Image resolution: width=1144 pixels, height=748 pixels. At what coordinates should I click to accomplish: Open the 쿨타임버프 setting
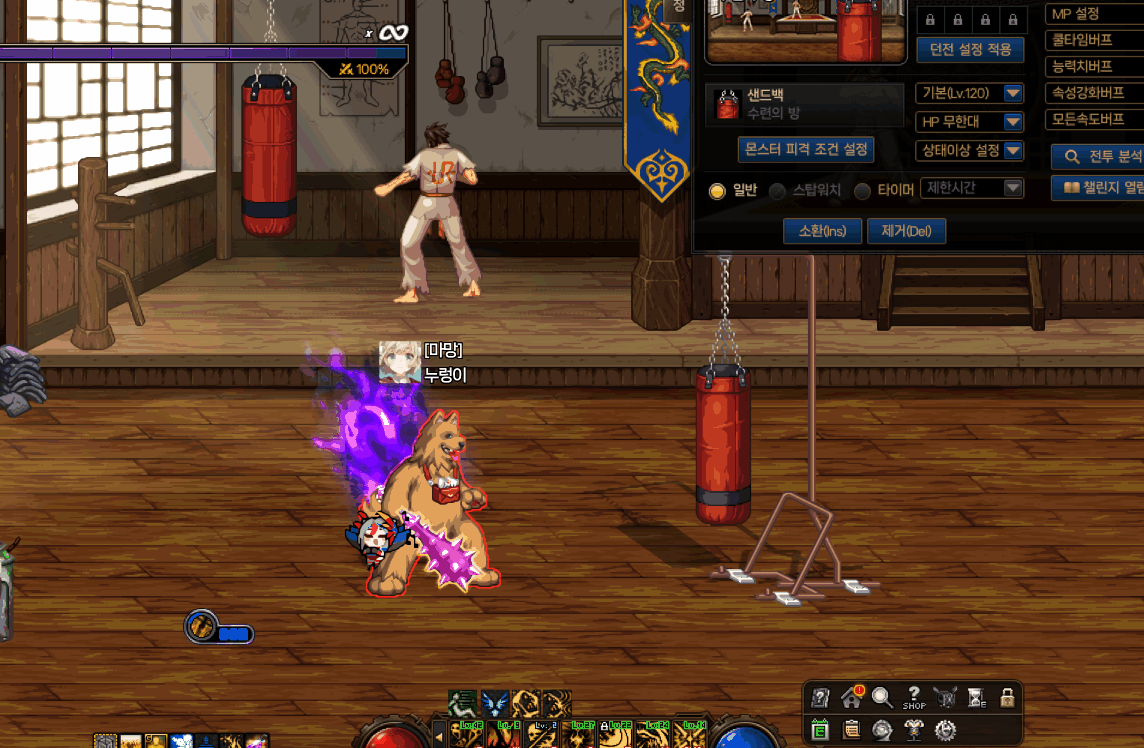point(1094,41)
